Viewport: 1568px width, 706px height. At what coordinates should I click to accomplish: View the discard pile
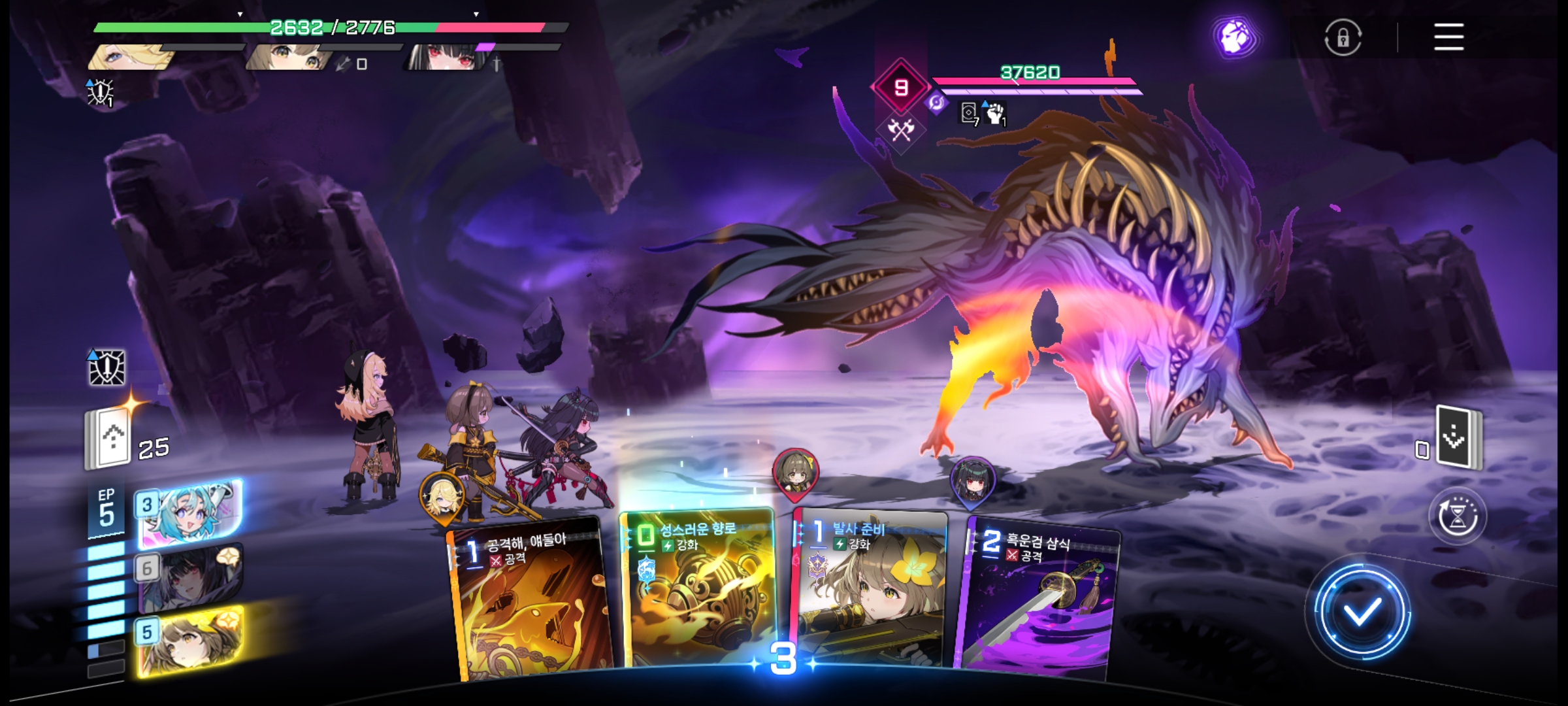point(1458,437)
